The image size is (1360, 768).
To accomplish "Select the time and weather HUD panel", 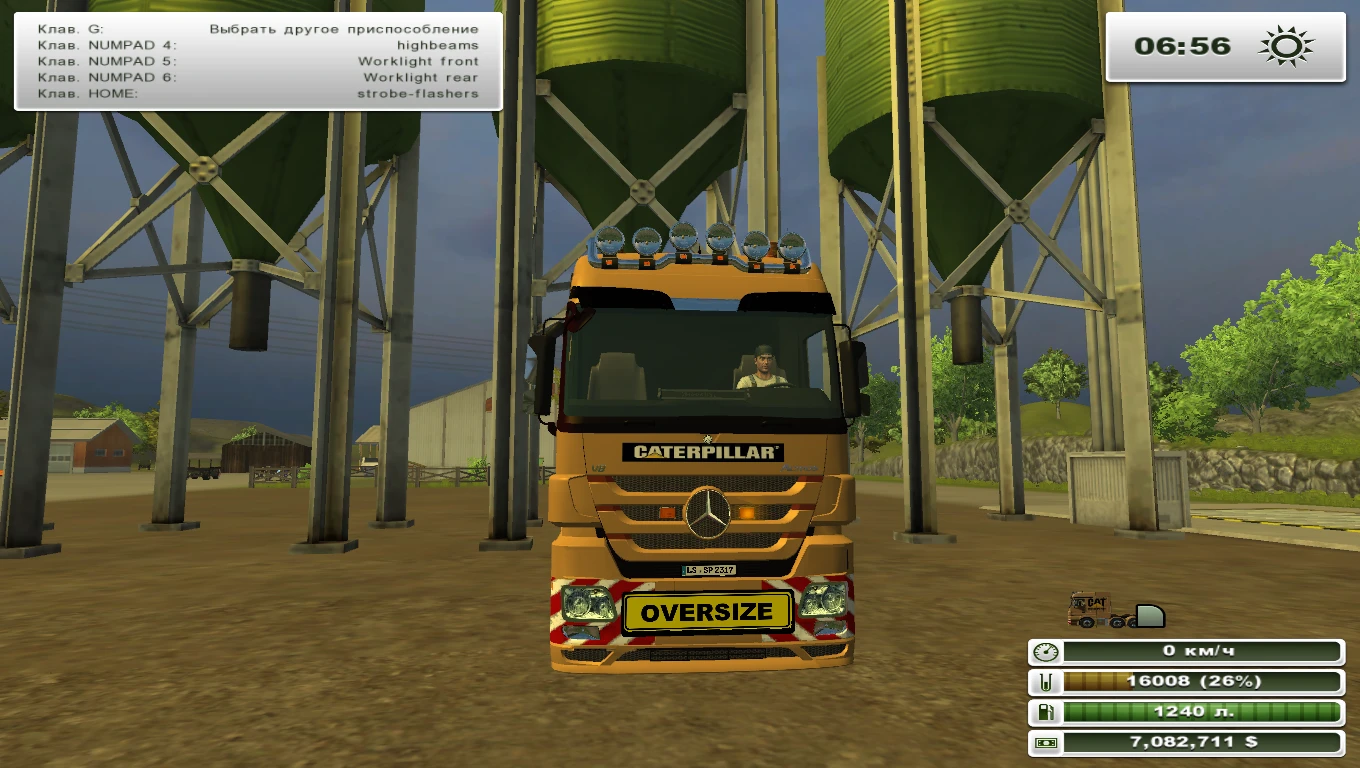I will (1228, 44).
